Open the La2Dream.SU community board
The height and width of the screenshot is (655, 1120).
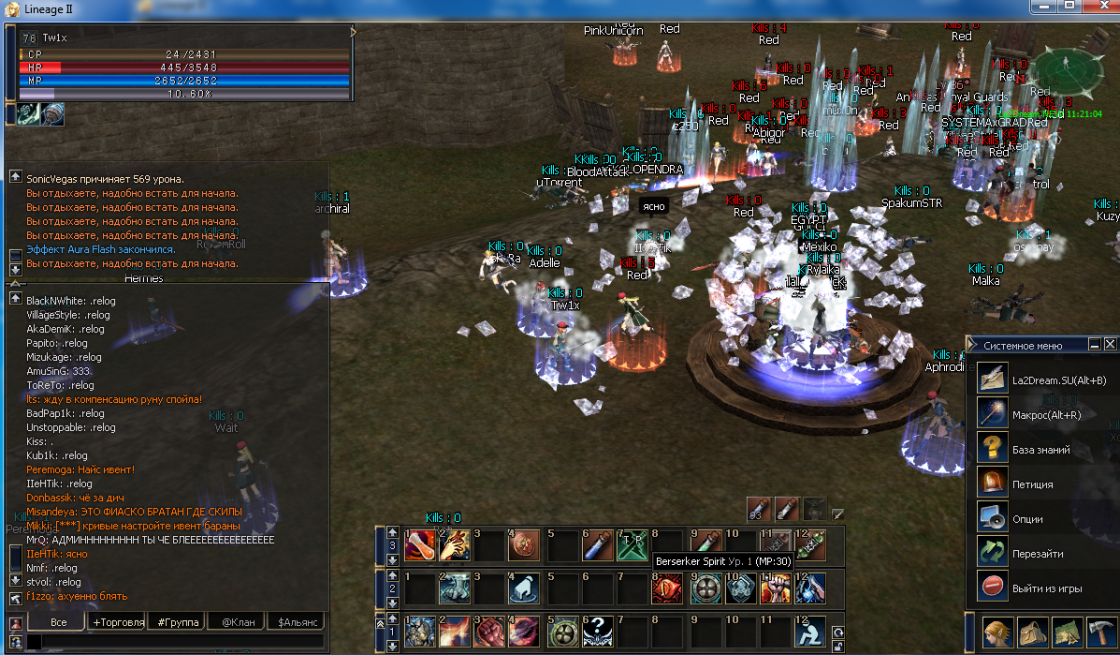(x=1058, y=380)
